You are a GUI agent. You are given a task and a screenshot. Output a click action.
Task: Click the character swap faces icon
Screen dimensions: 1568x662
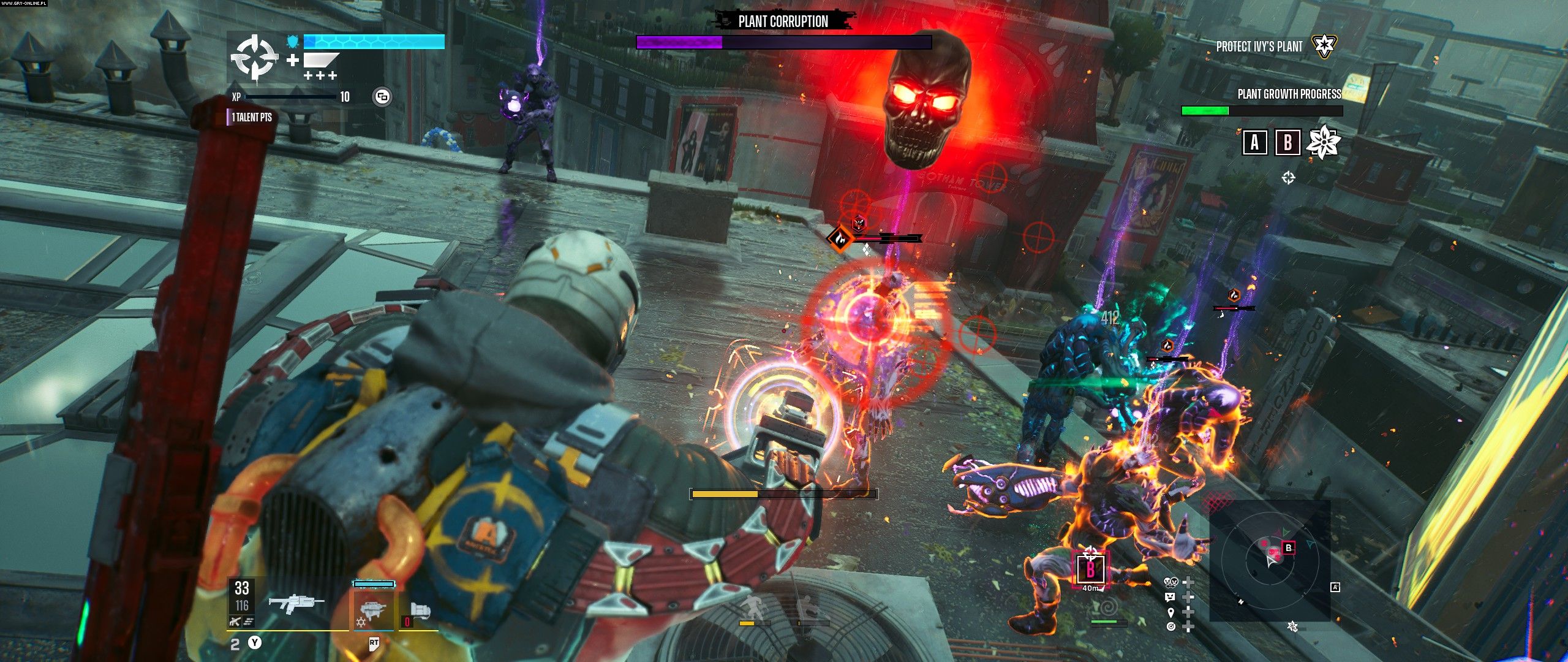coord(1170,582)
